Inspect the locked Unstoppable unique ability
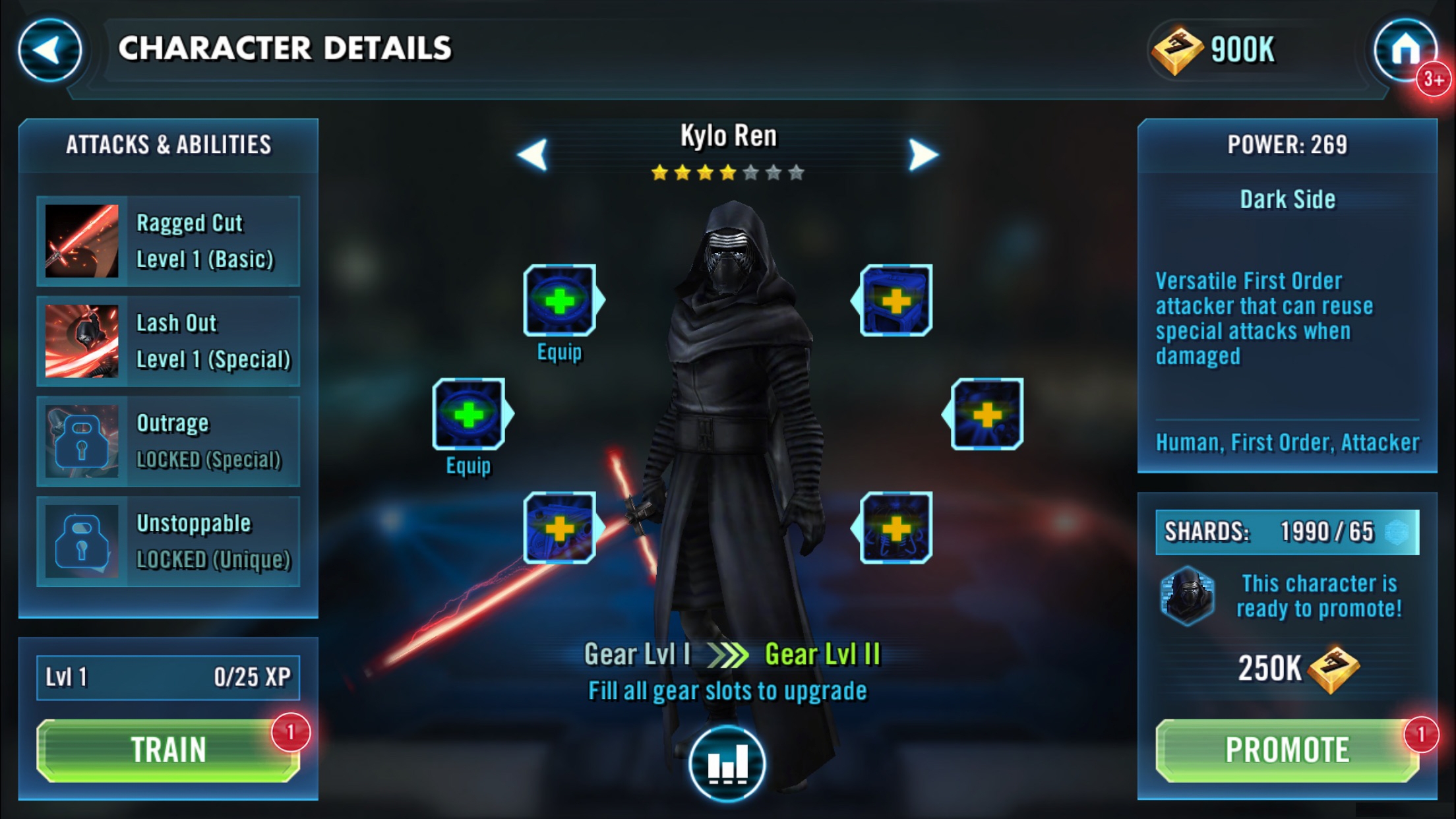 (168, 542)
